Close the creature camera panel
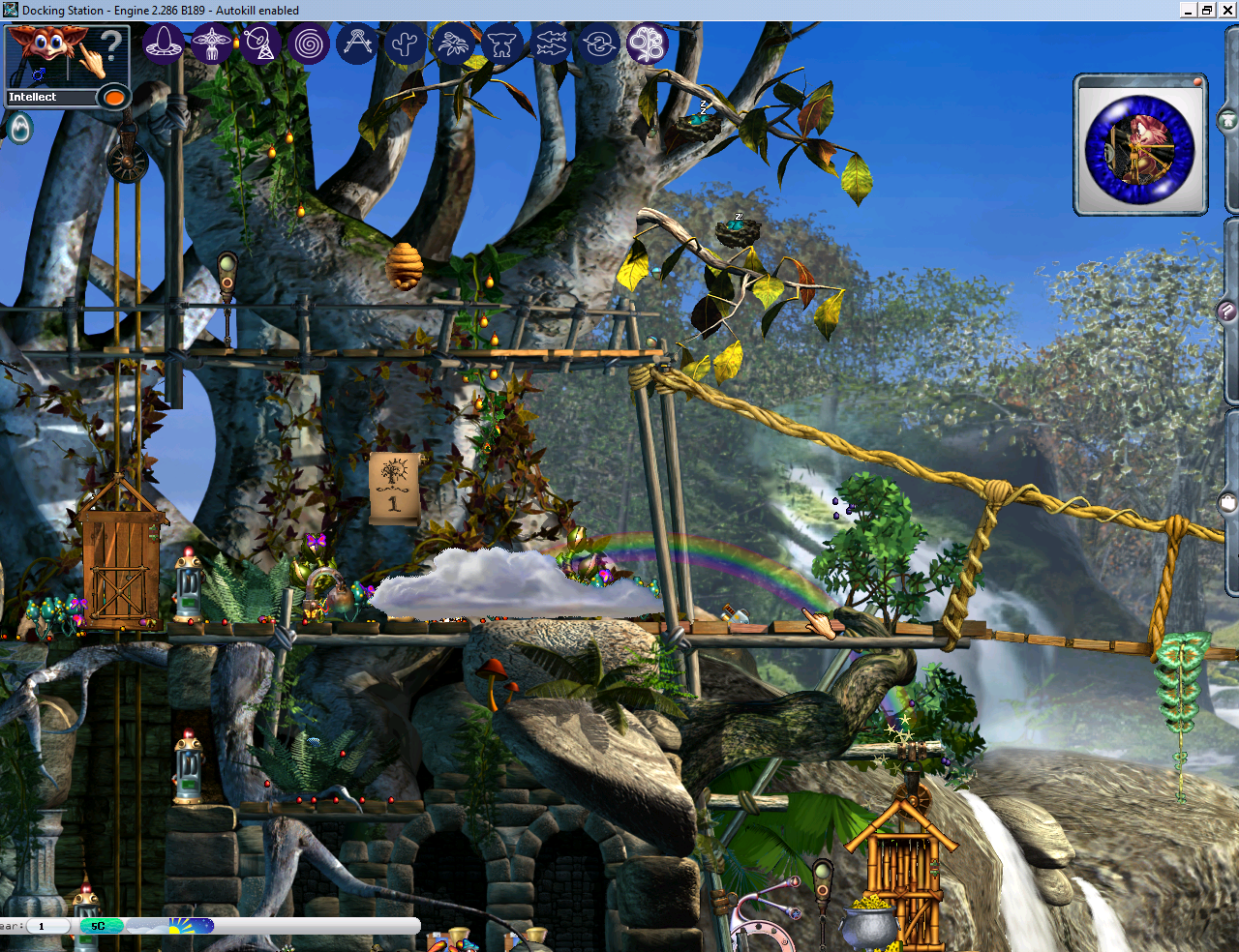 tap(1197, 82)
